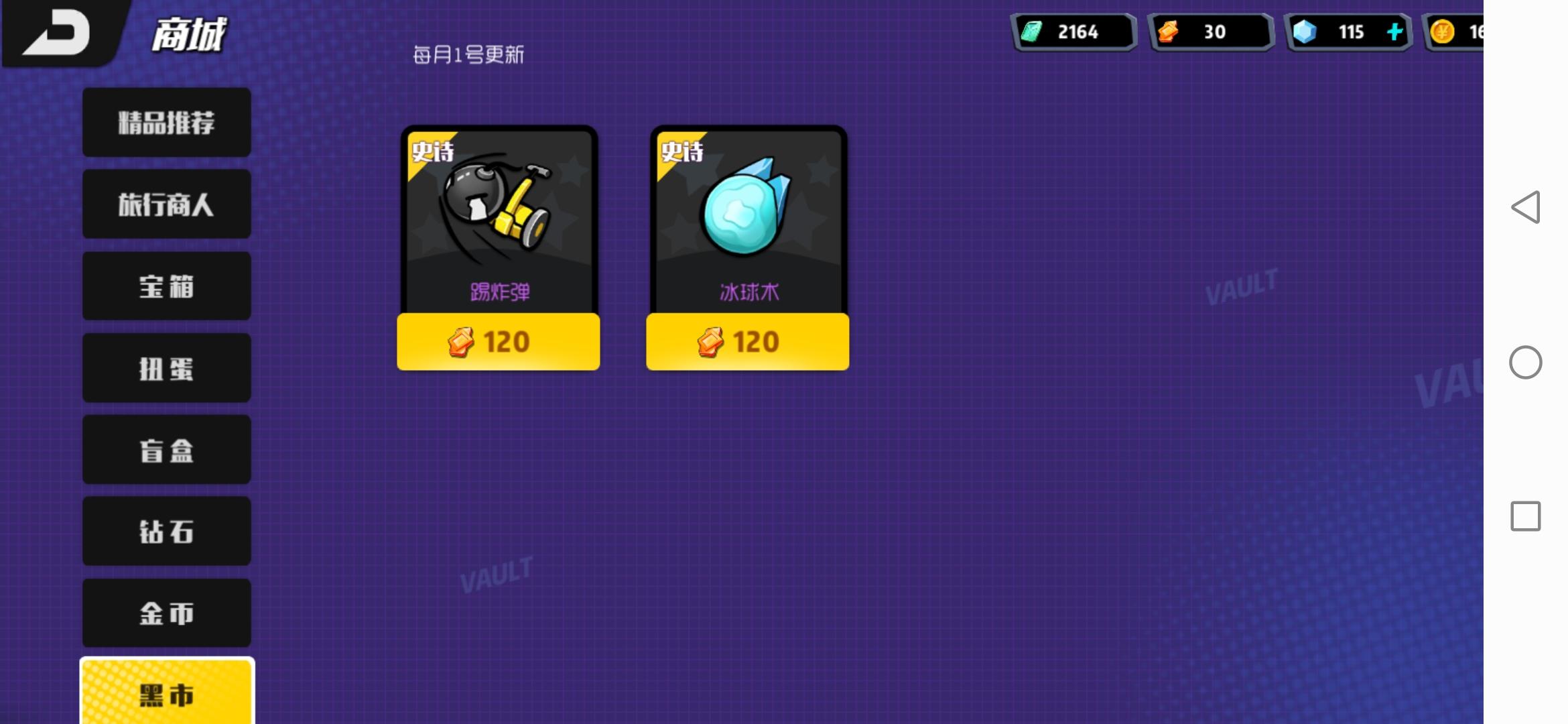Open the 扭蛋 shop section
Screen dimensions: 1568x724
click(166, 367)
